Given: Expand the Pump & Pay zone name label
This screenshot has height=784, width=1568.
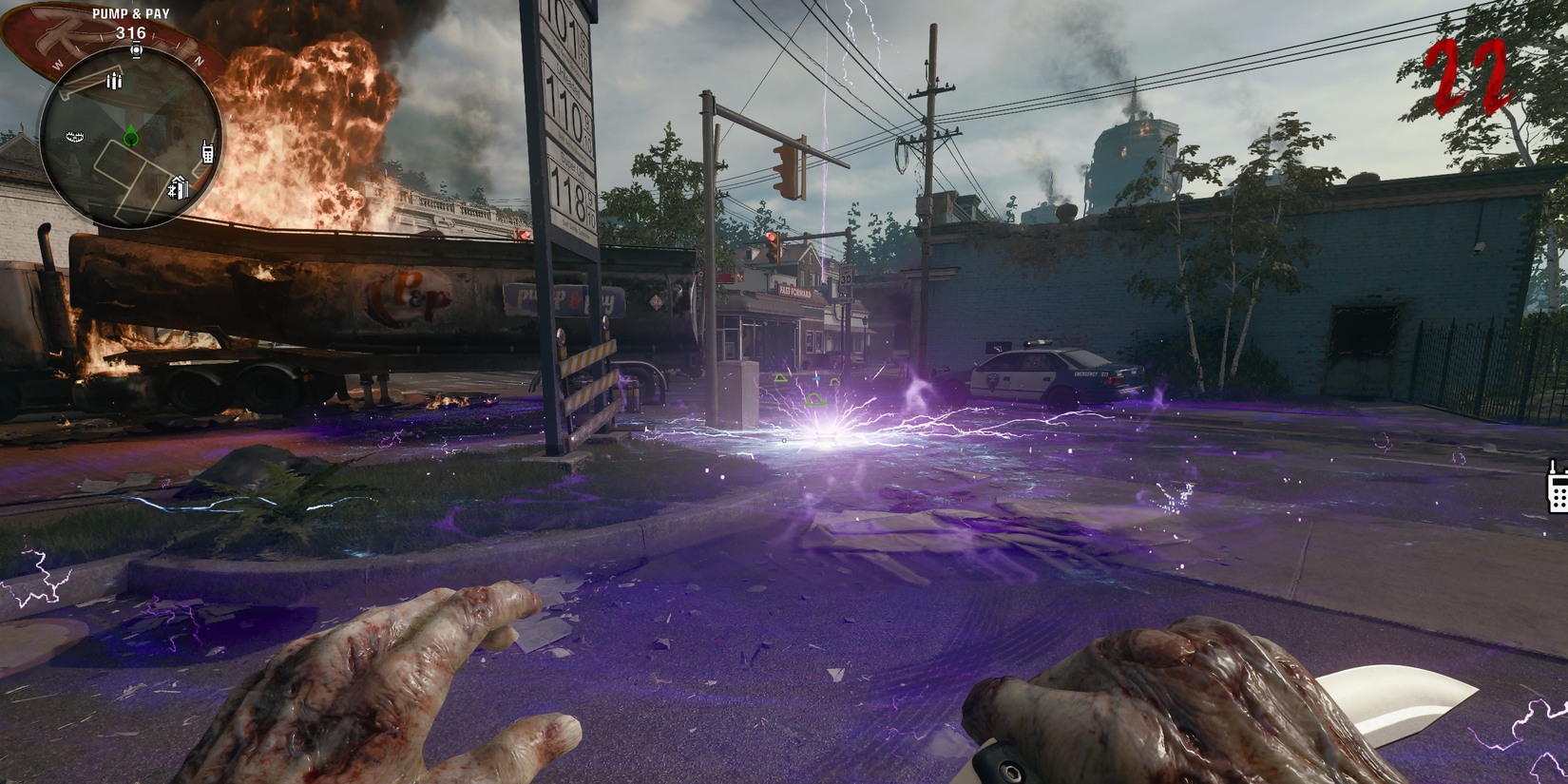Looking at the screenshot, I should pyautogui.click(x=131, y=14).
